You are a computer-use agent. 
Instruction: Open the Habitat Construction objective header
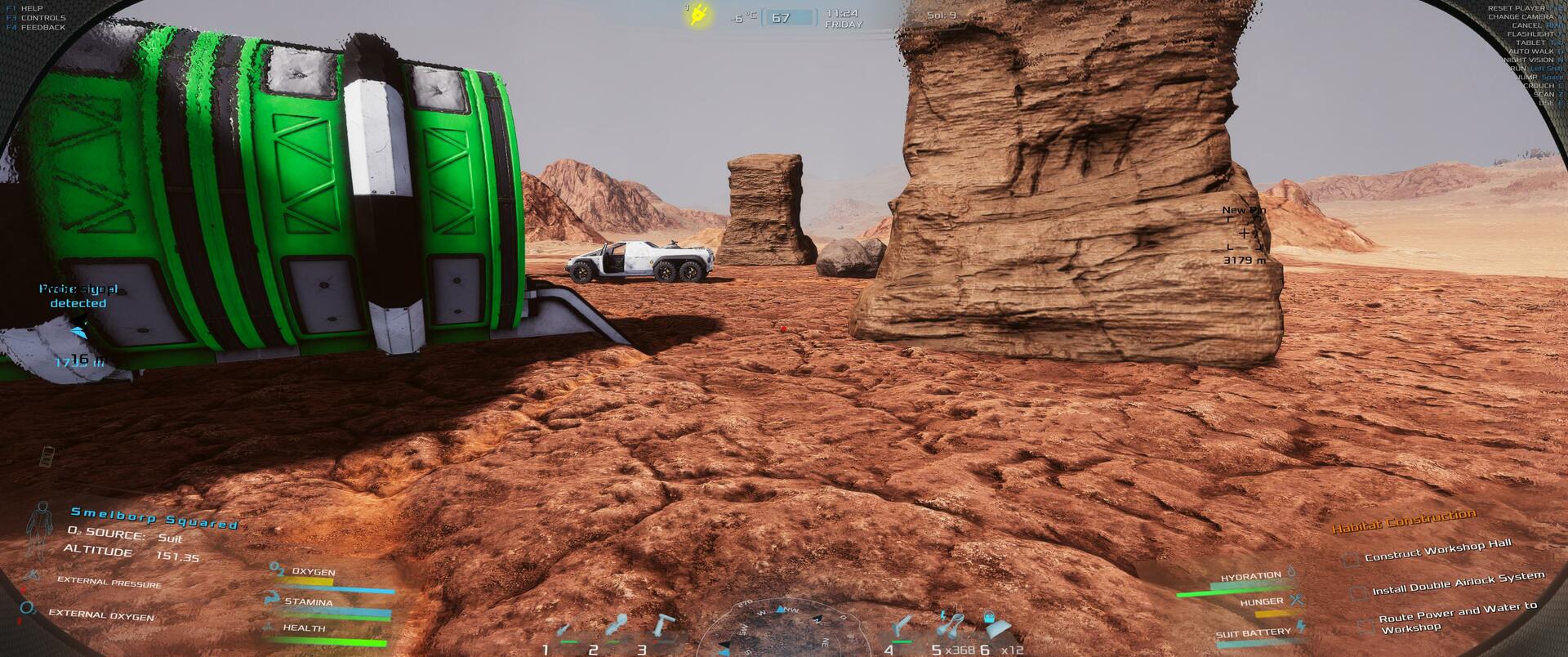(1404, 521)
